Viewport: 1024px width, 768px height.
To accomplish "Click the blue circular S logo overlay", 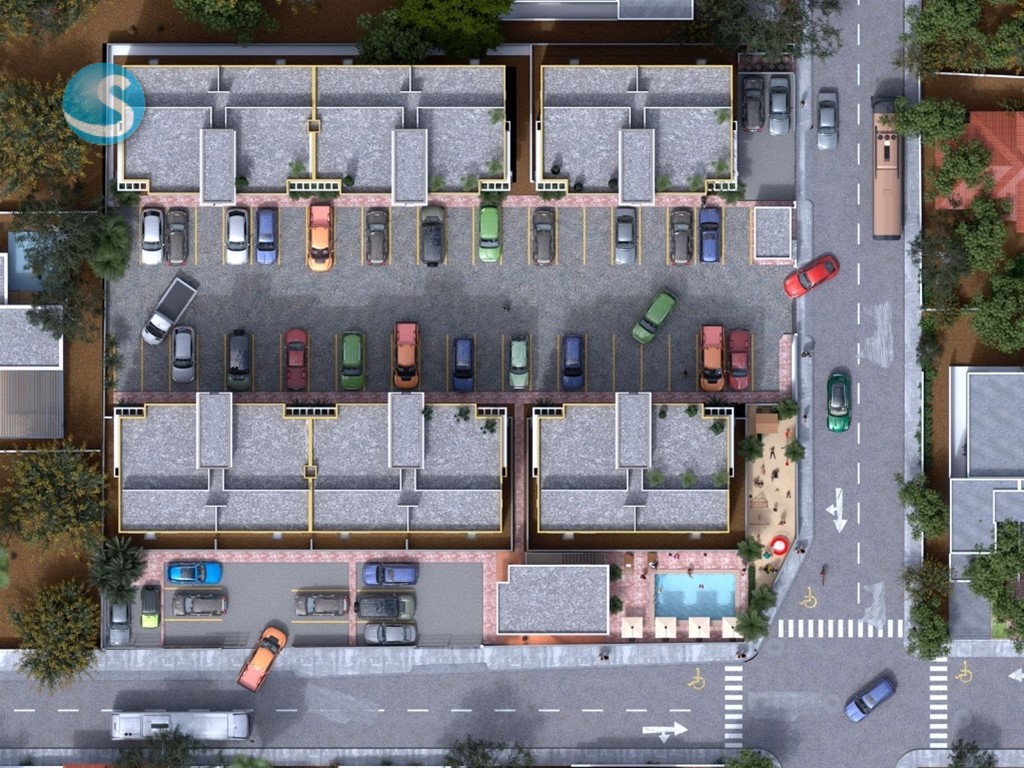I will [104, 104].
